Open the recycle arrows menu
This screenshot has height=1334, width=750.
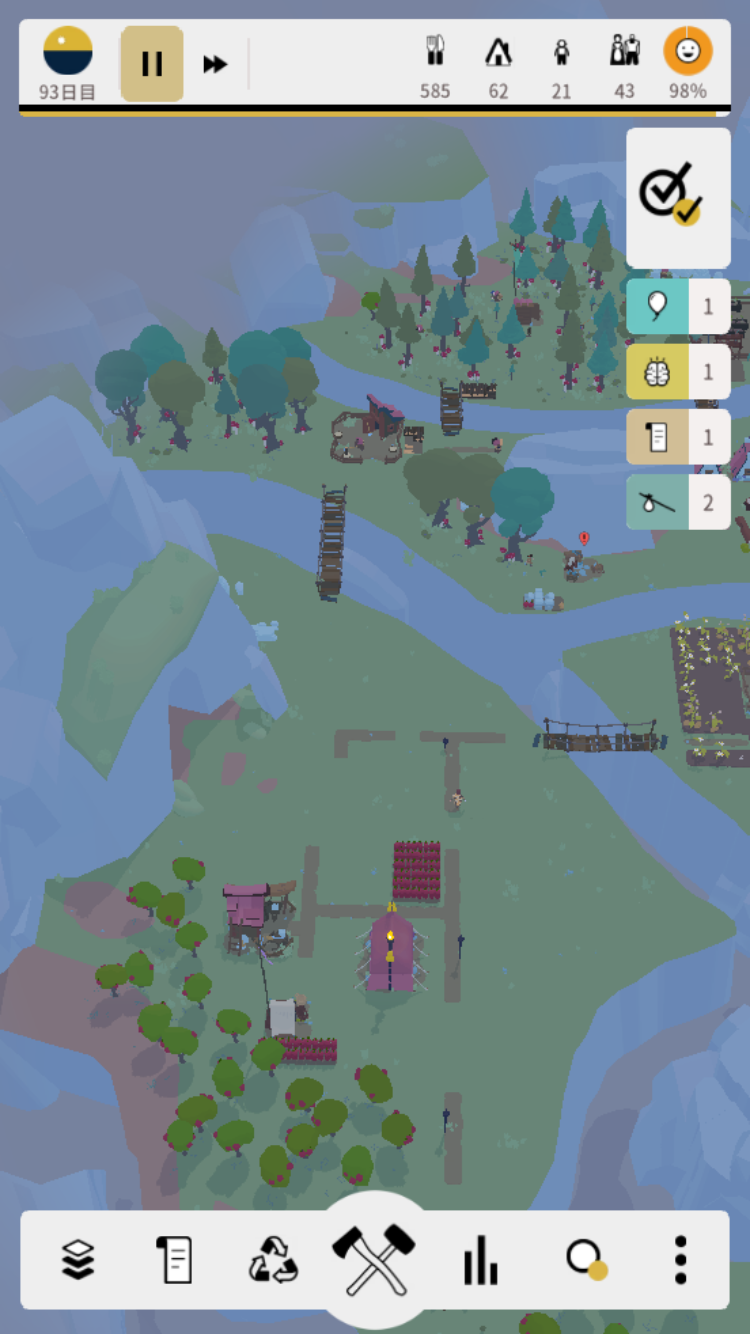[273, 1259]
